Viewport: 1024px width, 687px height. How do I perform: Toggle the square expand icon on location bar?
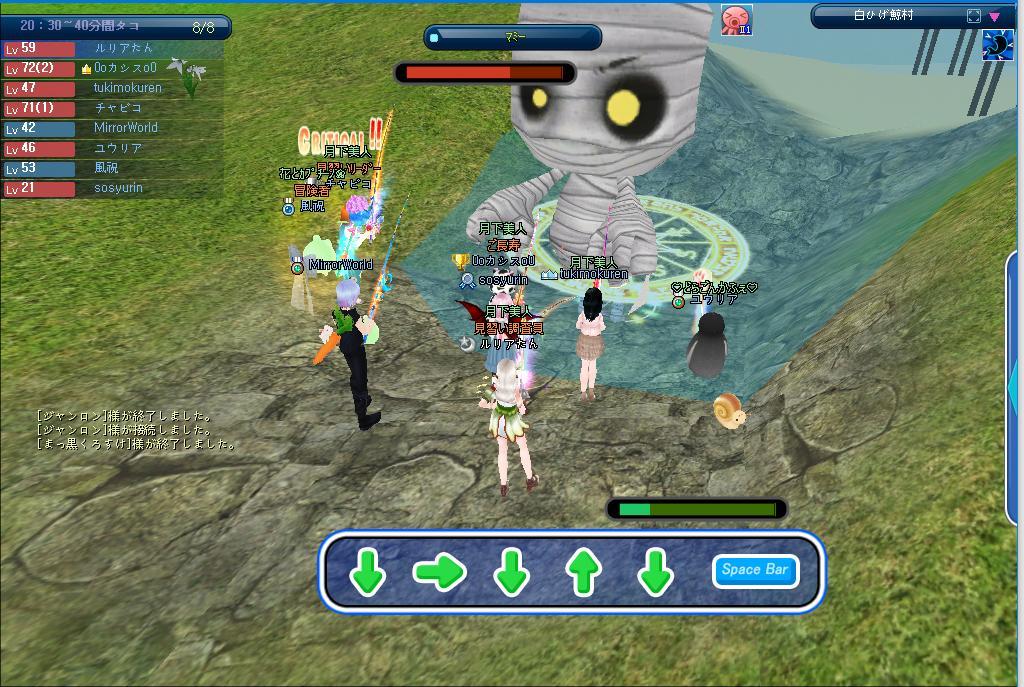click(x=973, y=16)
